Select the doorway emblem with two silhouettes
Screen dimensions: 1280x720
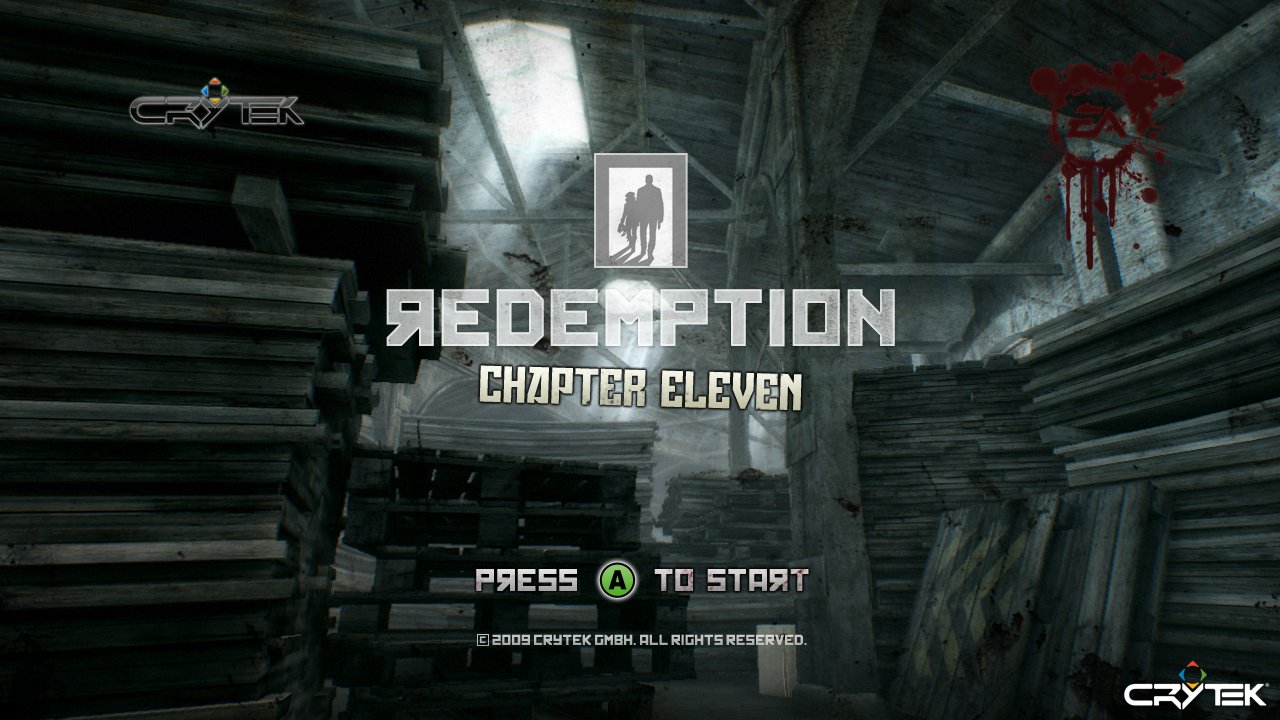(x=641, y=212)
